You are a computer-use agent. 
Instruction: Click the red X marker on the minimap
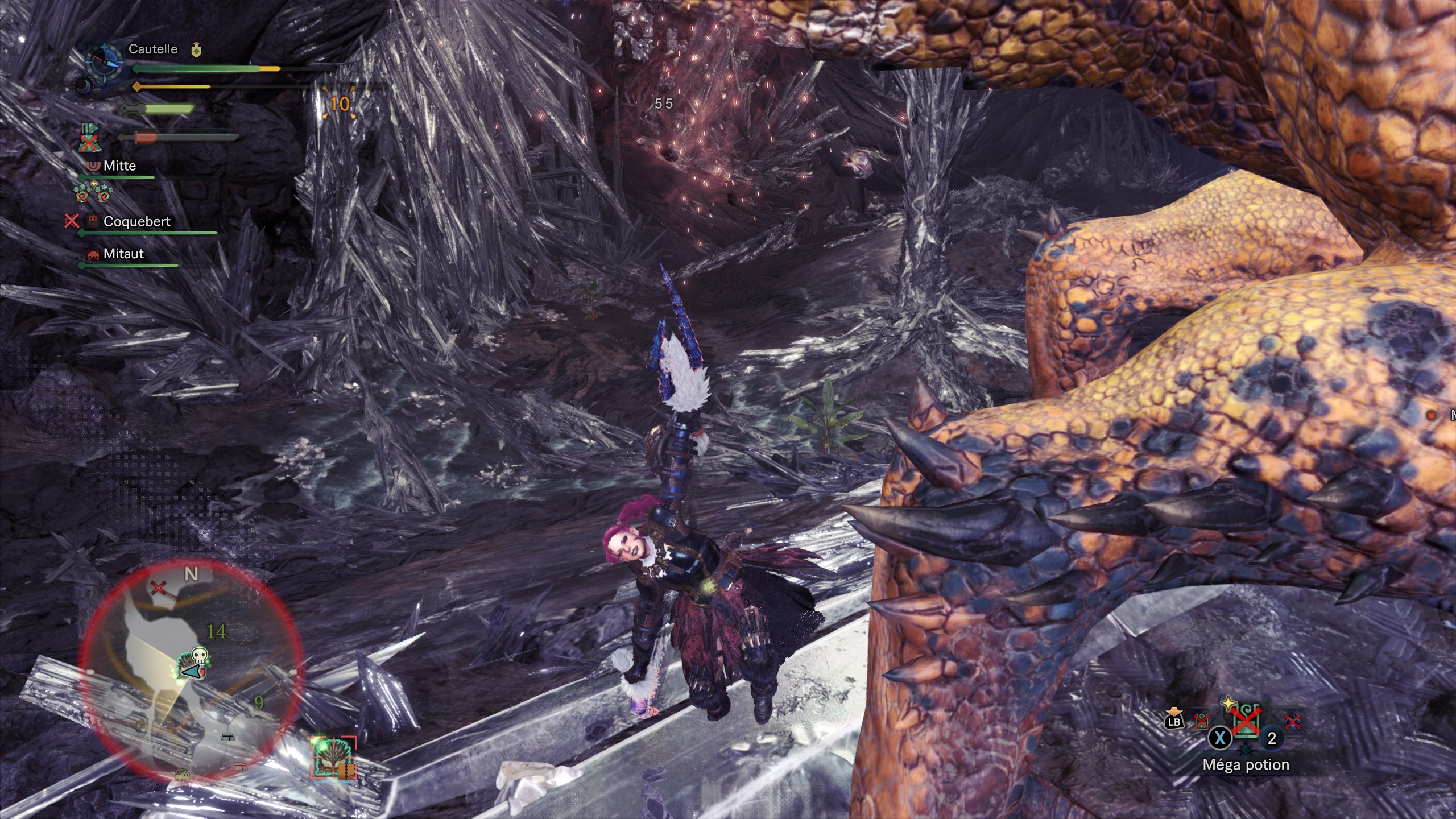[158, 588]
